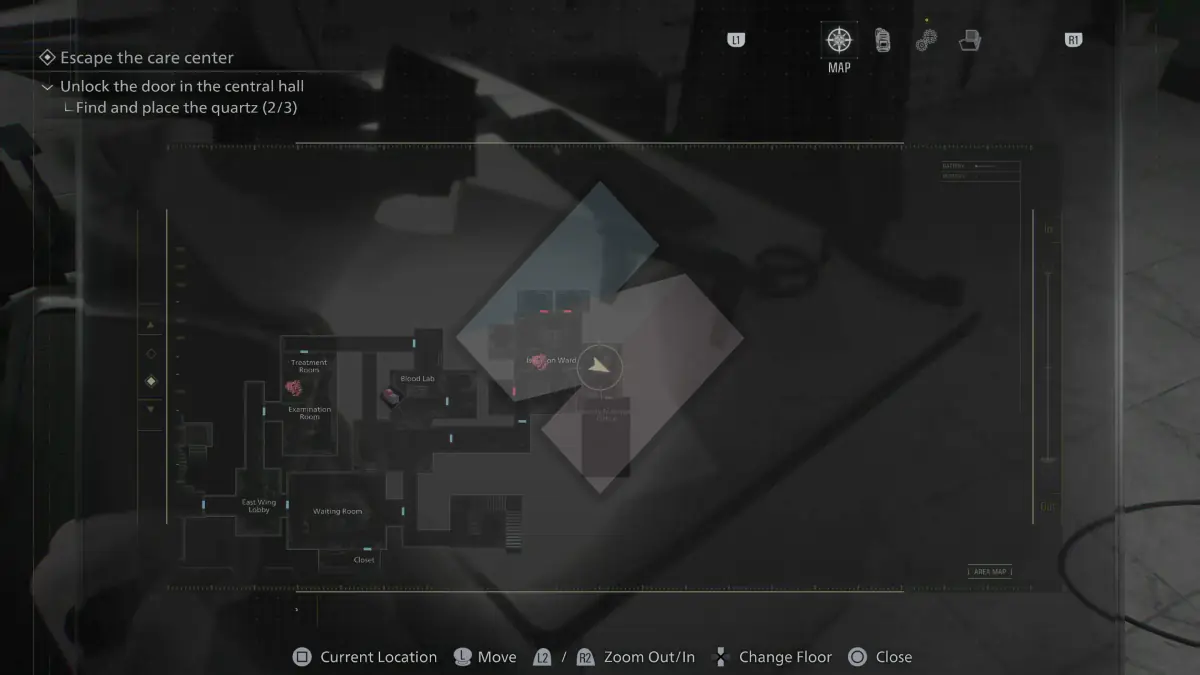Open the files folder tab
The image size is (1200, 675).
[969, 41]
